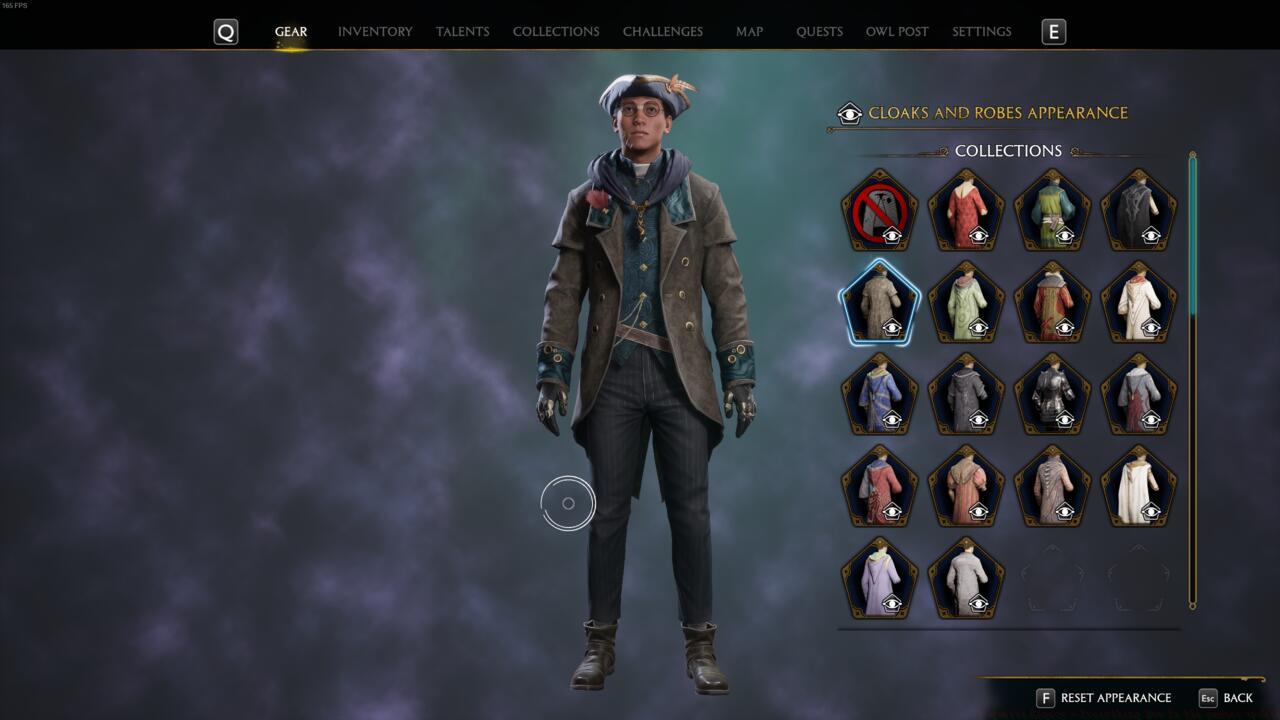1280x720 pixels.
Task: Click the E key cycle icon
Action: 1055,31
